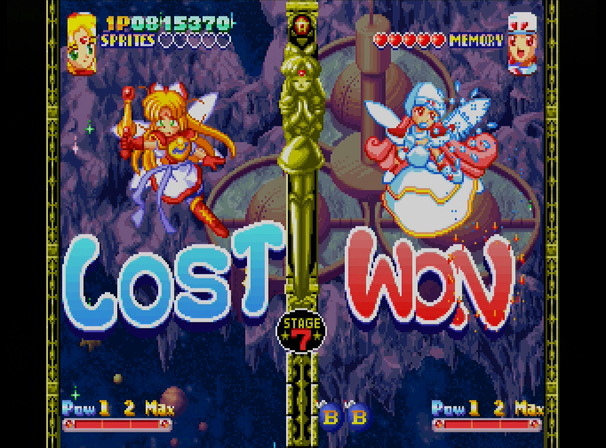Image resolution: width=606 pixels, height=448 pixels.
Task: Click the blonde player one portrait
Action: tap(81, 42)
